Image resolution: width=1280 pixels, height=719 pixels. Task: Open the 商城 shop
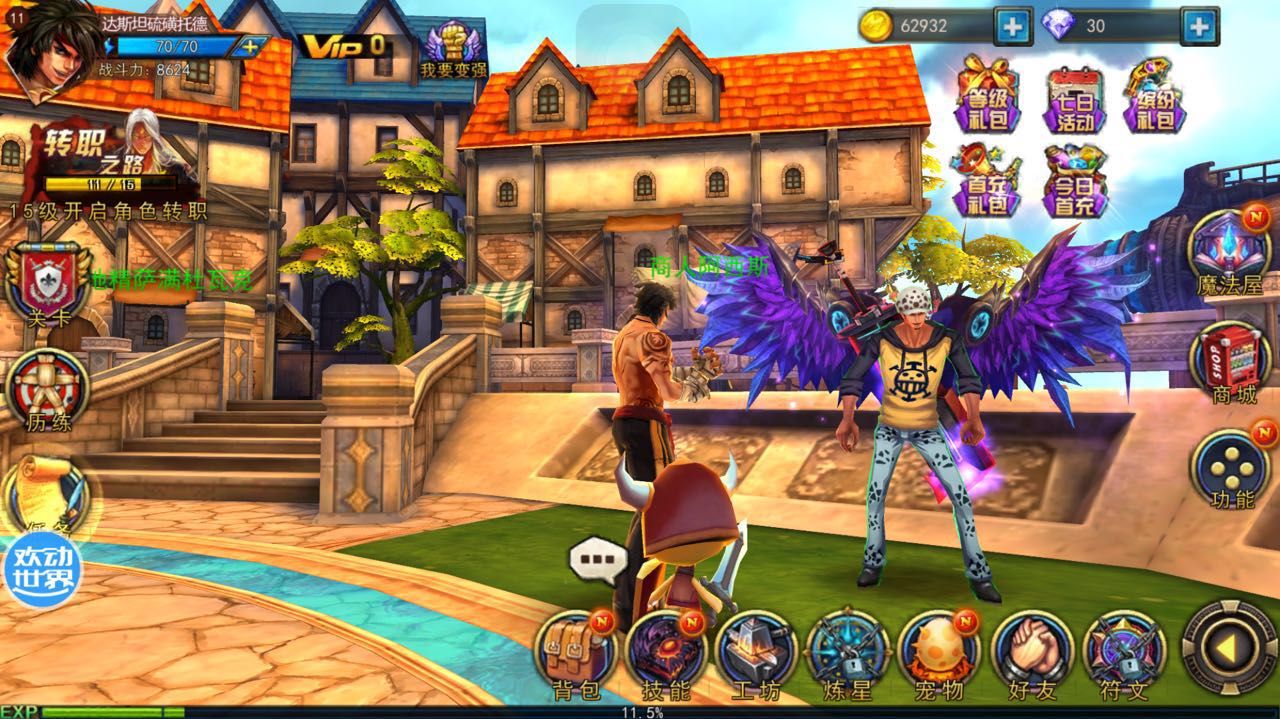tap(1230, 364)
